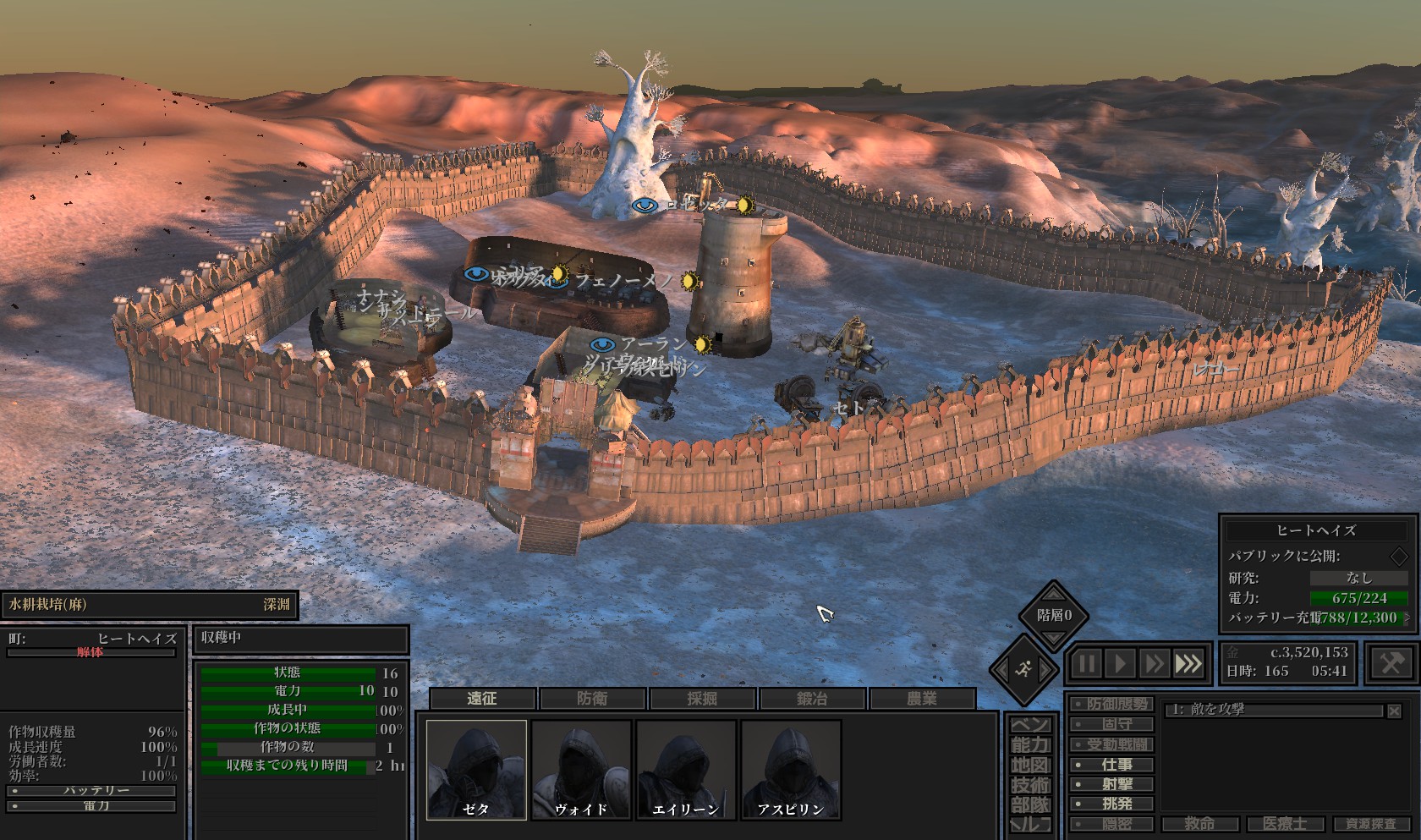This screenshot has height=840, width=1421.
Task: Select the ゼタ character portrait
Action: 476,769
